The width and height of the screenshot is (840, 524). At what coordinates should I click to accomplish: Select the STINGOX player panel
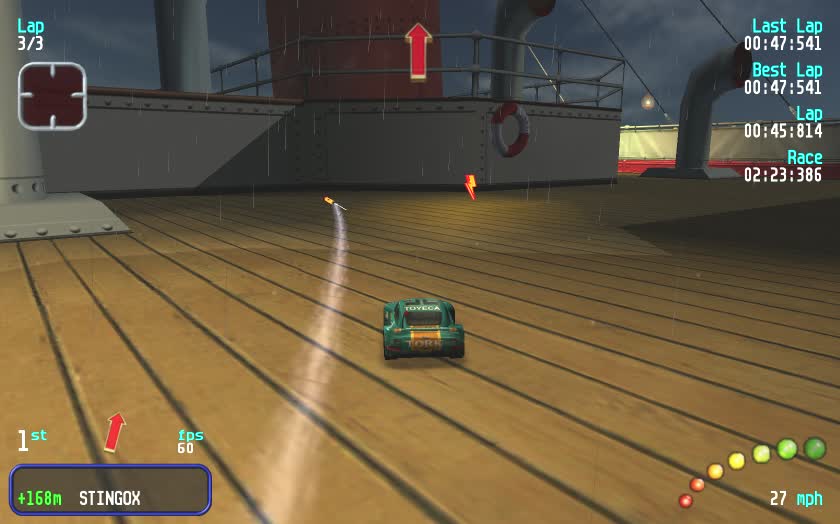(x=110, y=490)
